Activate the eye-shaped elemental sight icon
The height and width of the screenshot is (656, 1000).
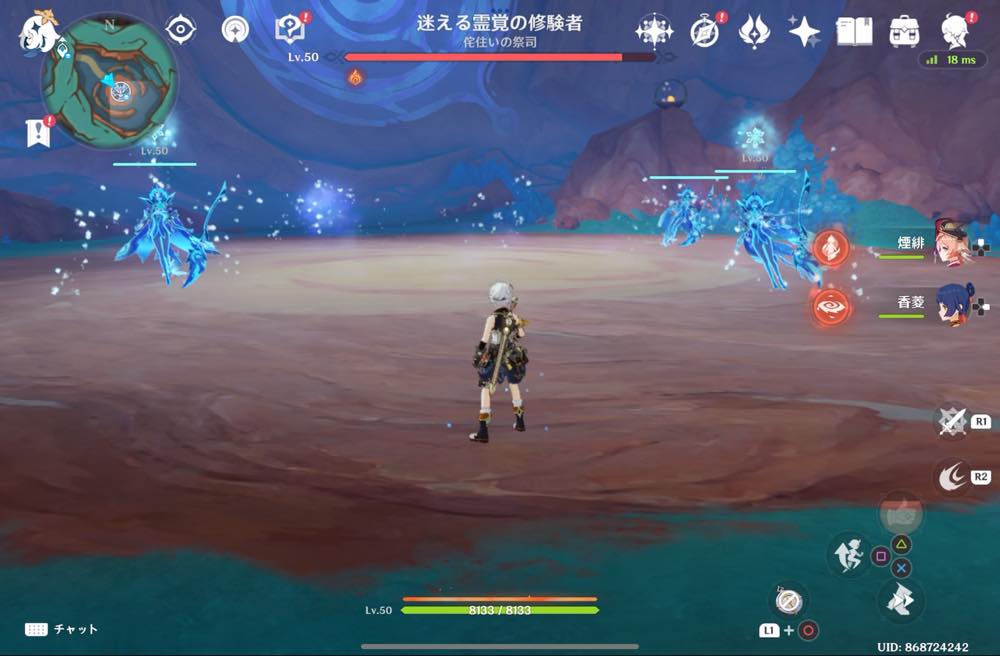[x=180, y=29]
